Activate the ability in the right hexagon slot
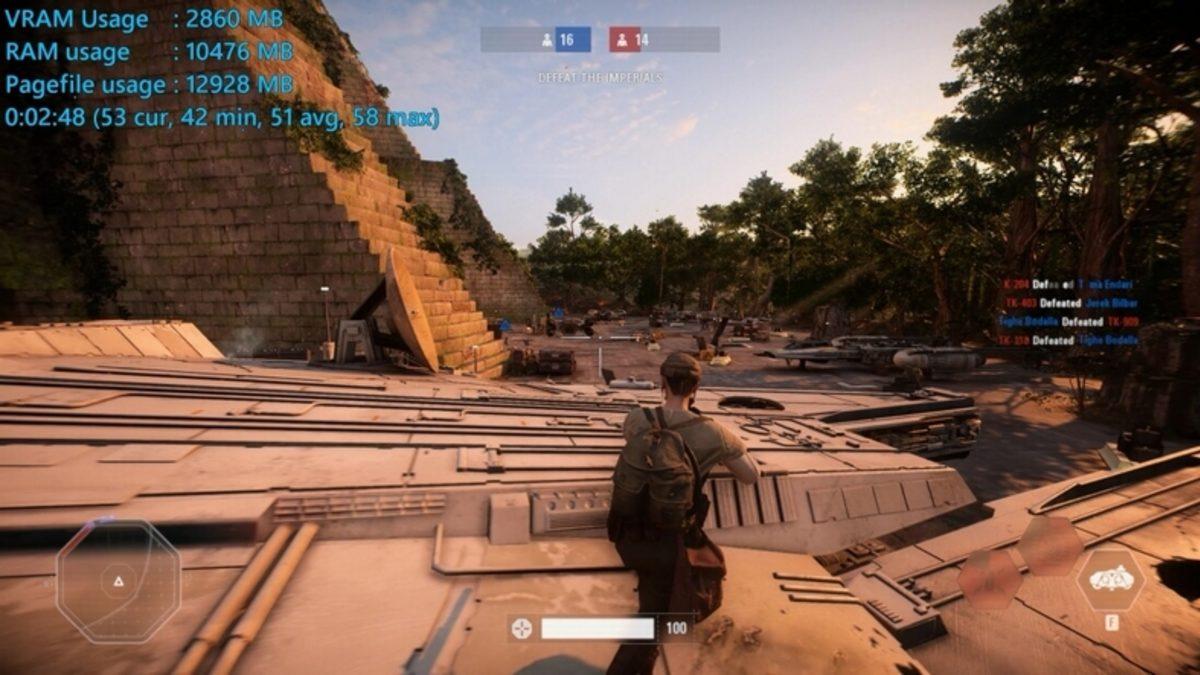This screenshot has width=1200, height=675. [x=1110, y=580]
